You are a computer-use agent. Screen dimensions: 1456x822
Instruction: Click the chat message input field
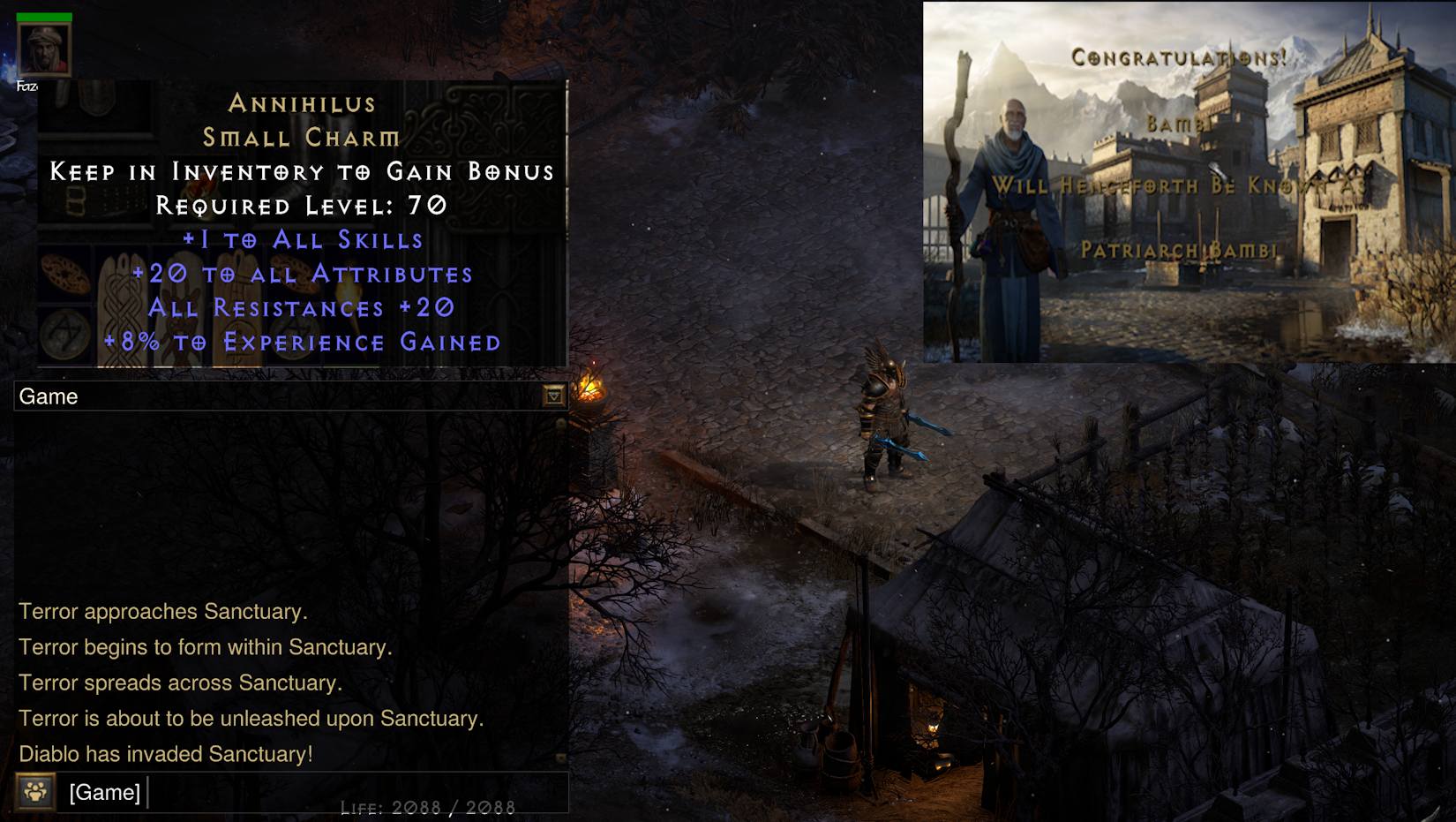[353, 792]
